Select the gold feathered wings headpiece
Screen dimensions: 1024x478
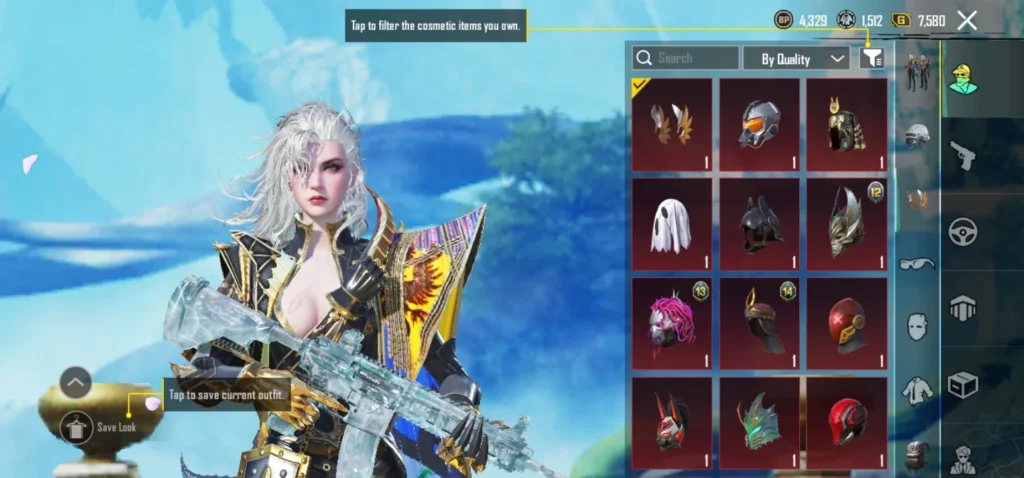[x=672, y=125]
